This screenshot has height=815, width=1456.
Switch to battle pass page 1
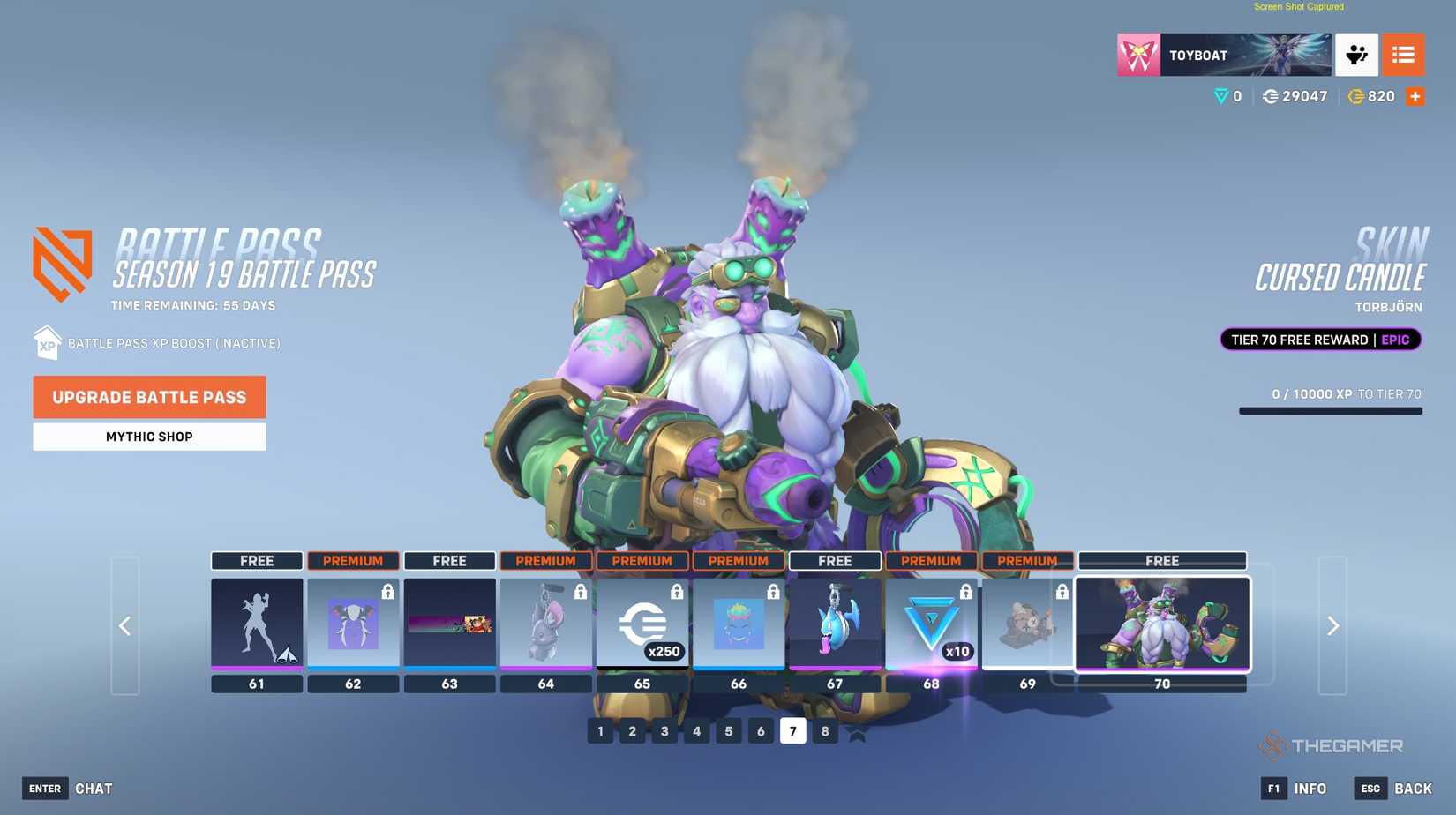(x=600, y=731)
